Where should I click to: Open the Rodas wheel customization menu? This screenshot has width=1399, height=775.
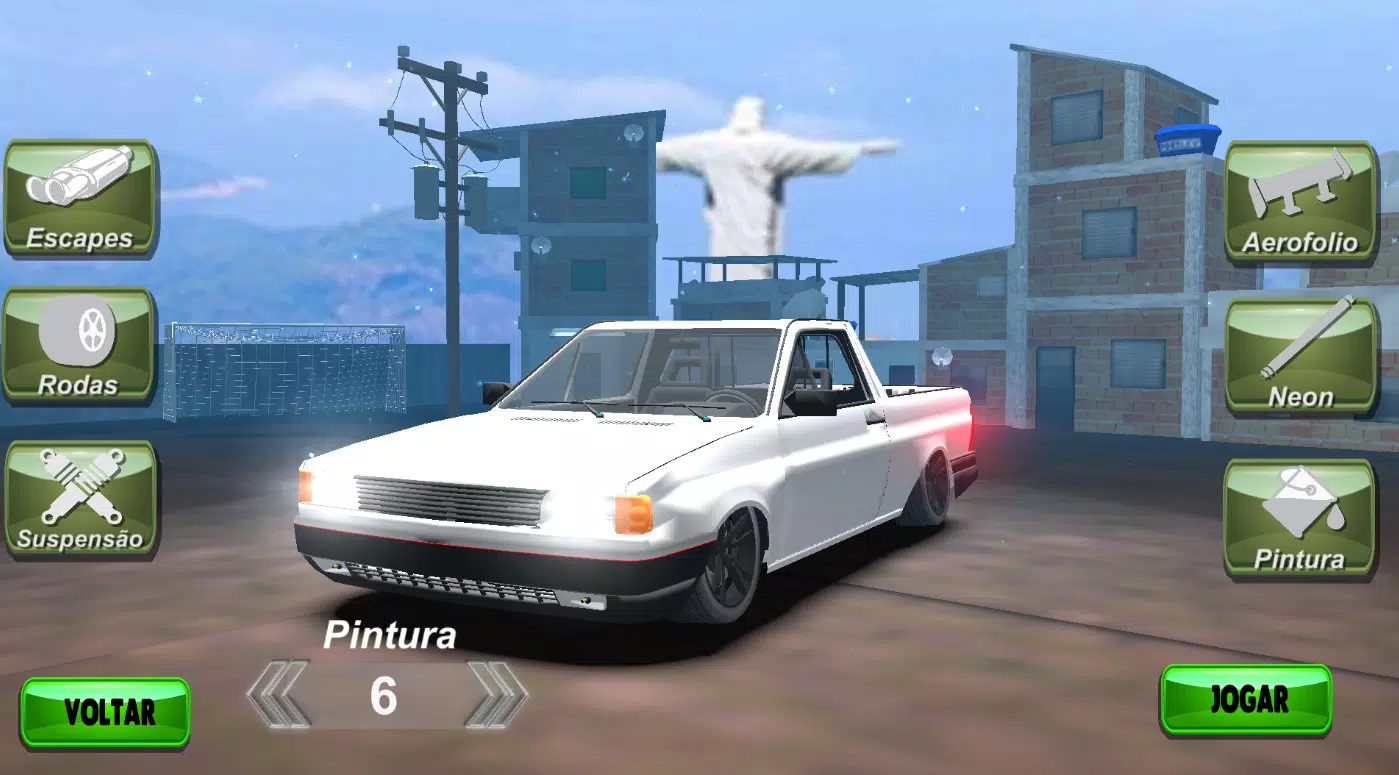click(x=80, y=345)
